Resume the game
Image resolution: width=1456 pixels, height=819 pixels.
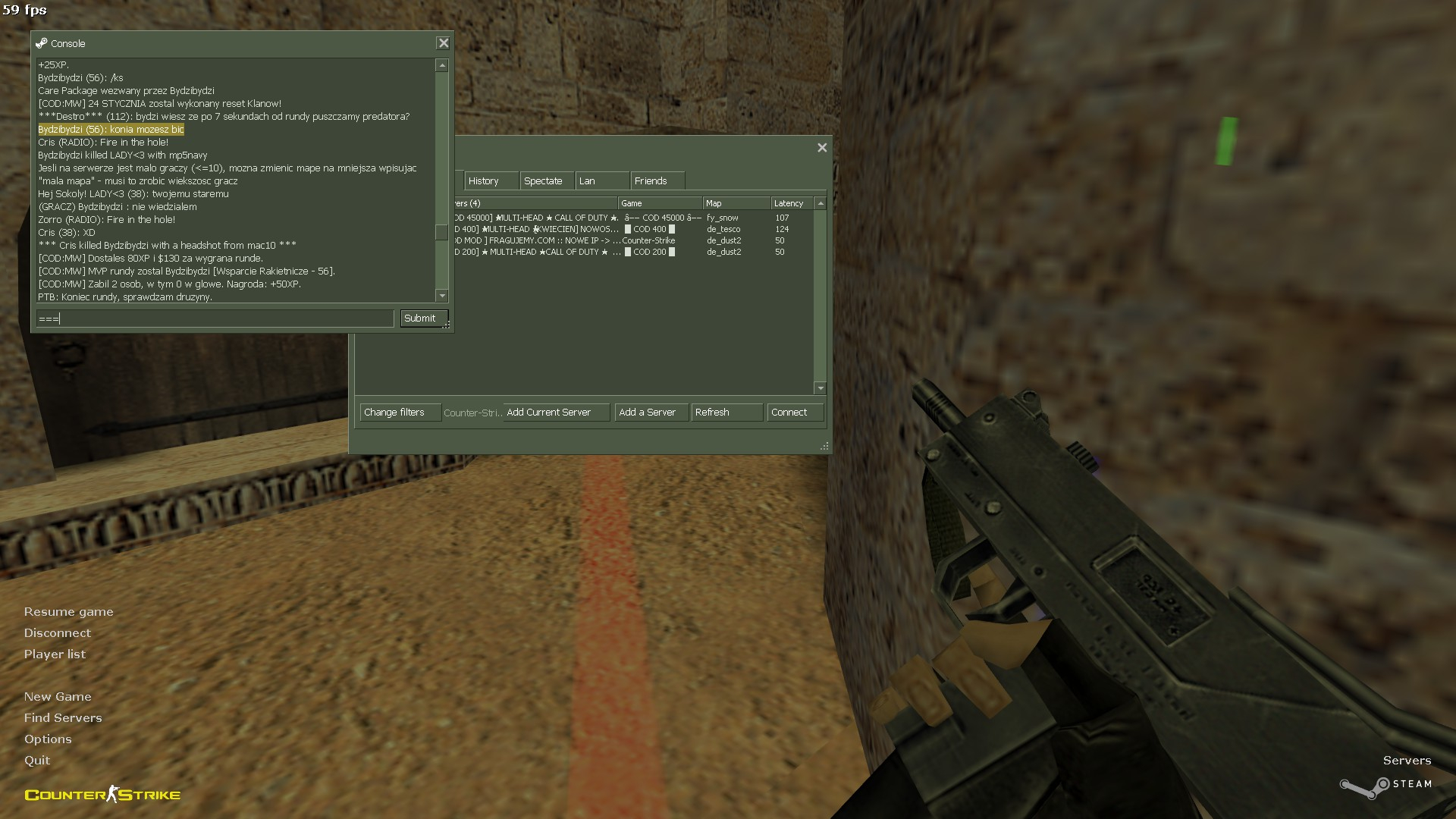click(68, 612)
